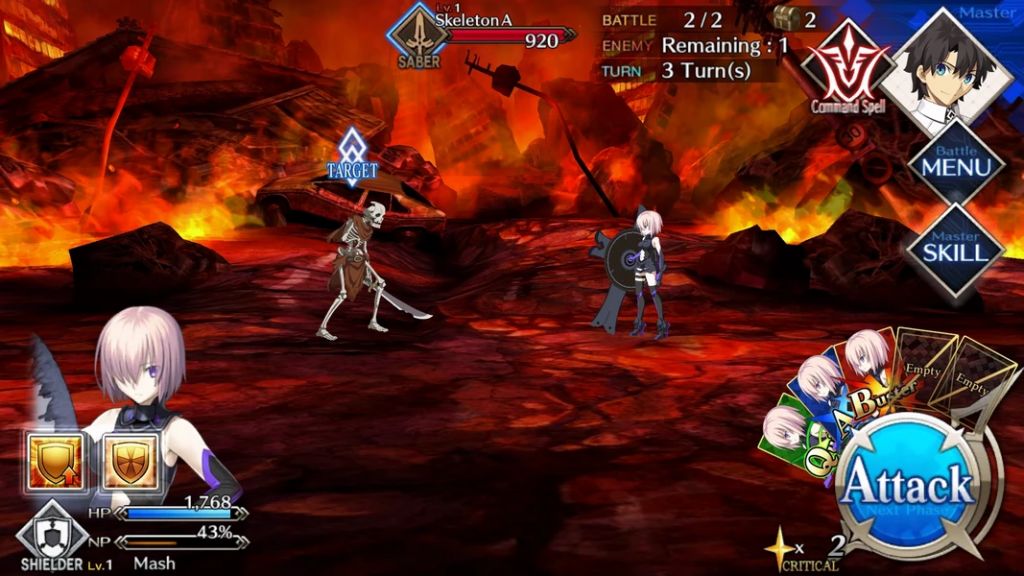Activate Mash's first shield skill icon

[x=55, y=462]
